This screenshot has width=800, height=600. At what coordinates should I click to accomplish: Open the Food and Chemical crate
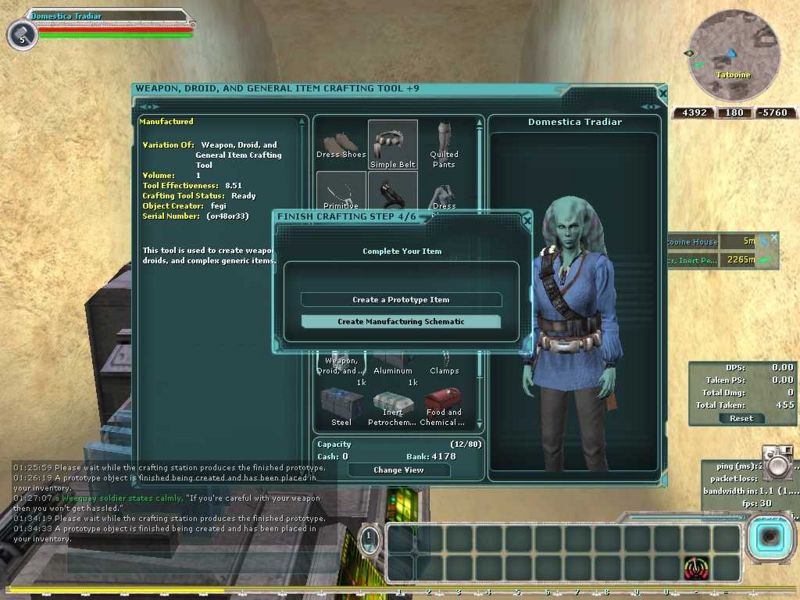pyautogui.click(x=444, y=406)
